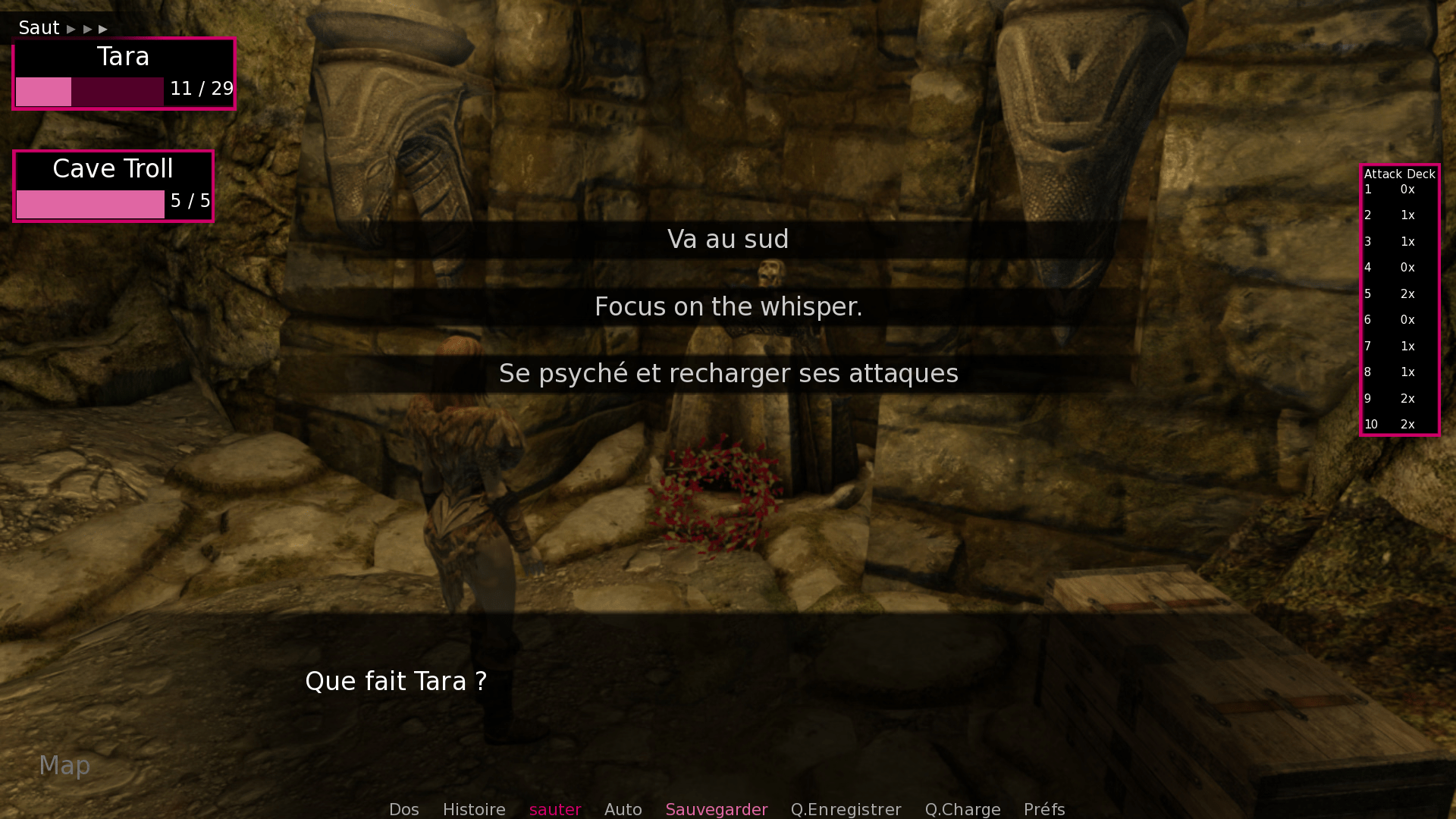The height and width of the screenshot is (819, 1456).
Task: Open the Map screen
Action: coord(64,765)
